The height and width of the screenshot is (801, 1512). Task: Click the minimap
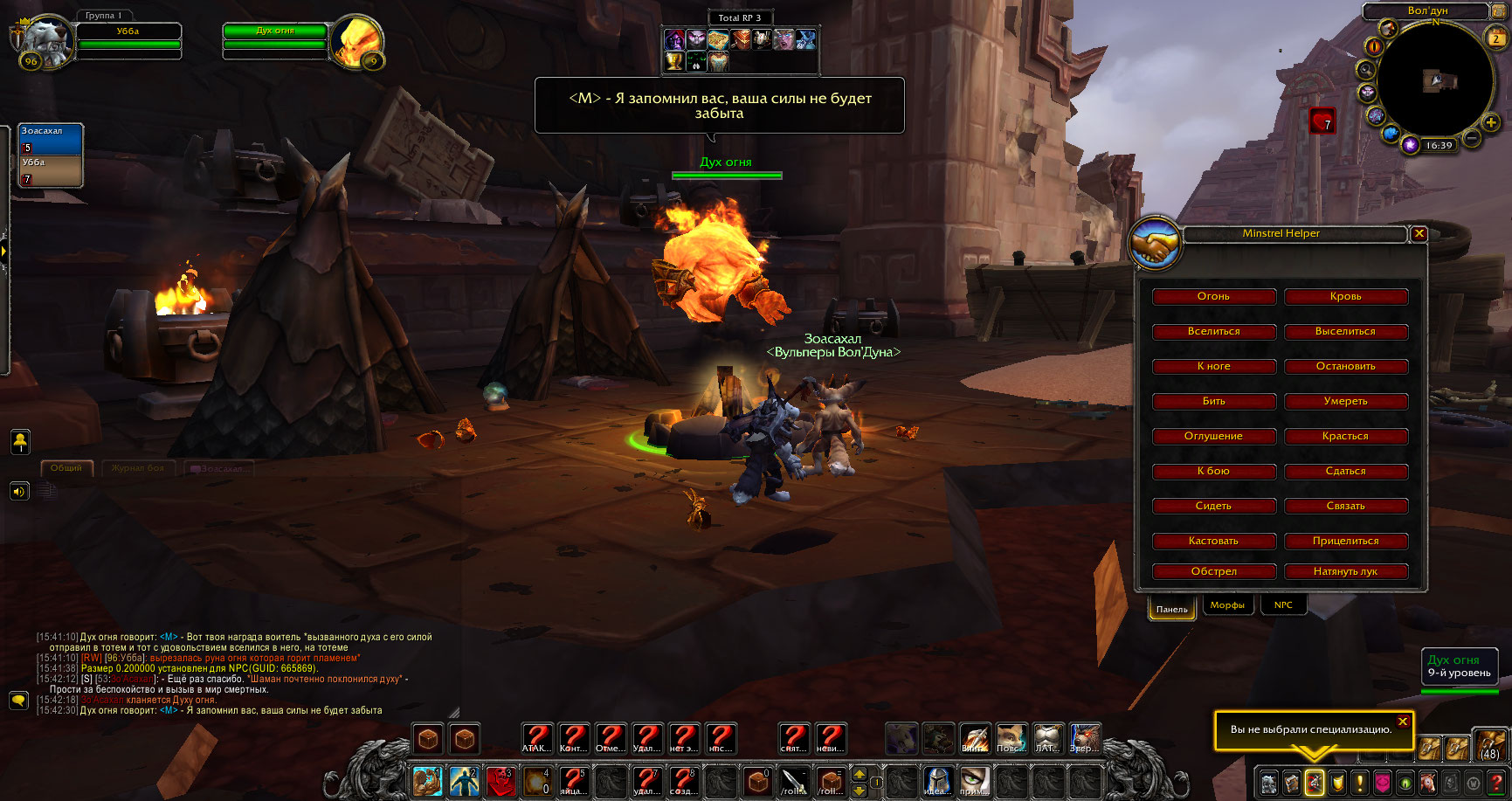[x=1434, y=80]
